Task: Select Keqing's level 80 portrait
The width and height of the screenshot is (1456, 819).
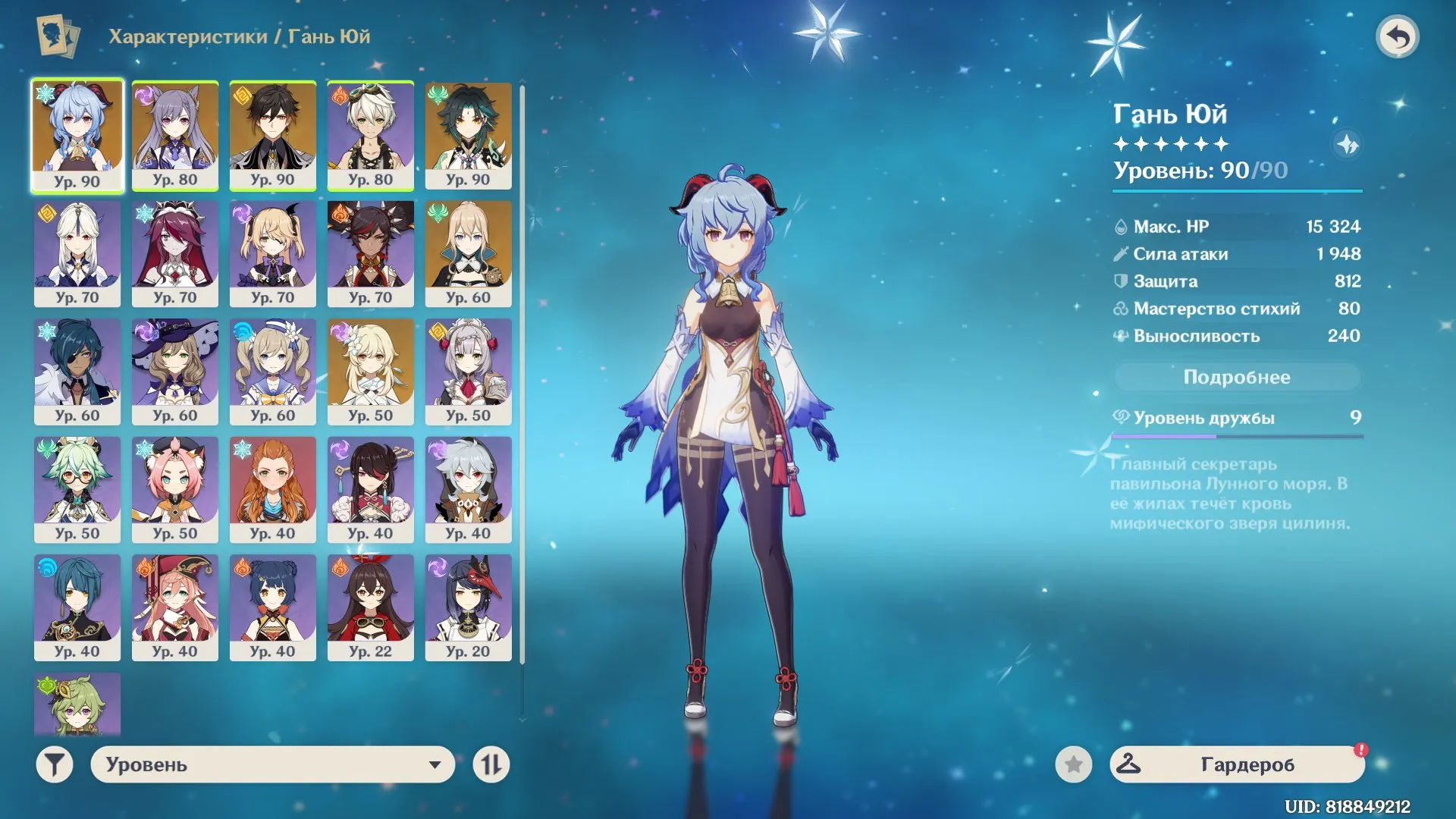Action: click(175, 135)
